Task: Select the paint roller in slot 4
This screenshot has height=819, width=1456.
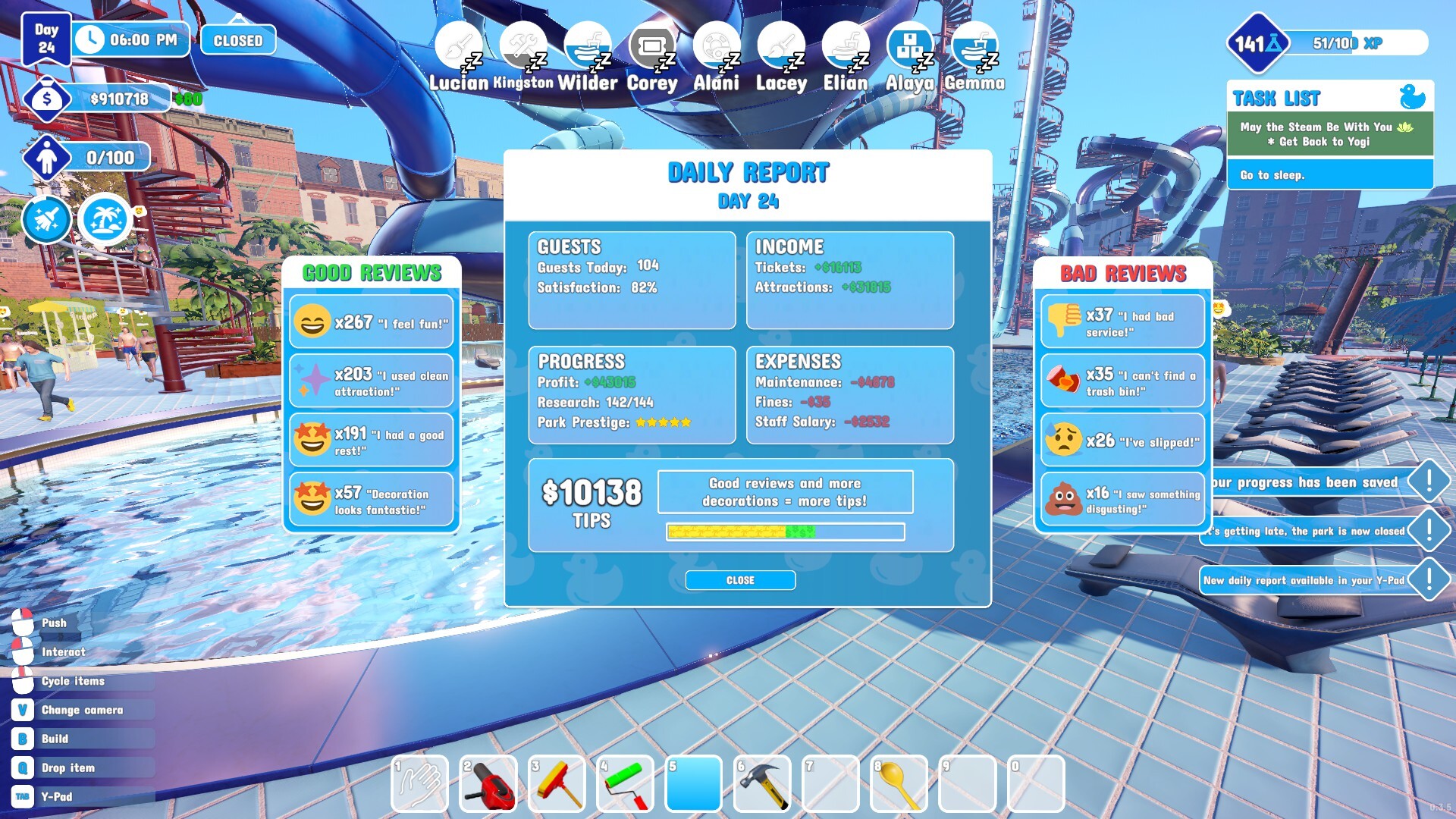Action: 626,783
